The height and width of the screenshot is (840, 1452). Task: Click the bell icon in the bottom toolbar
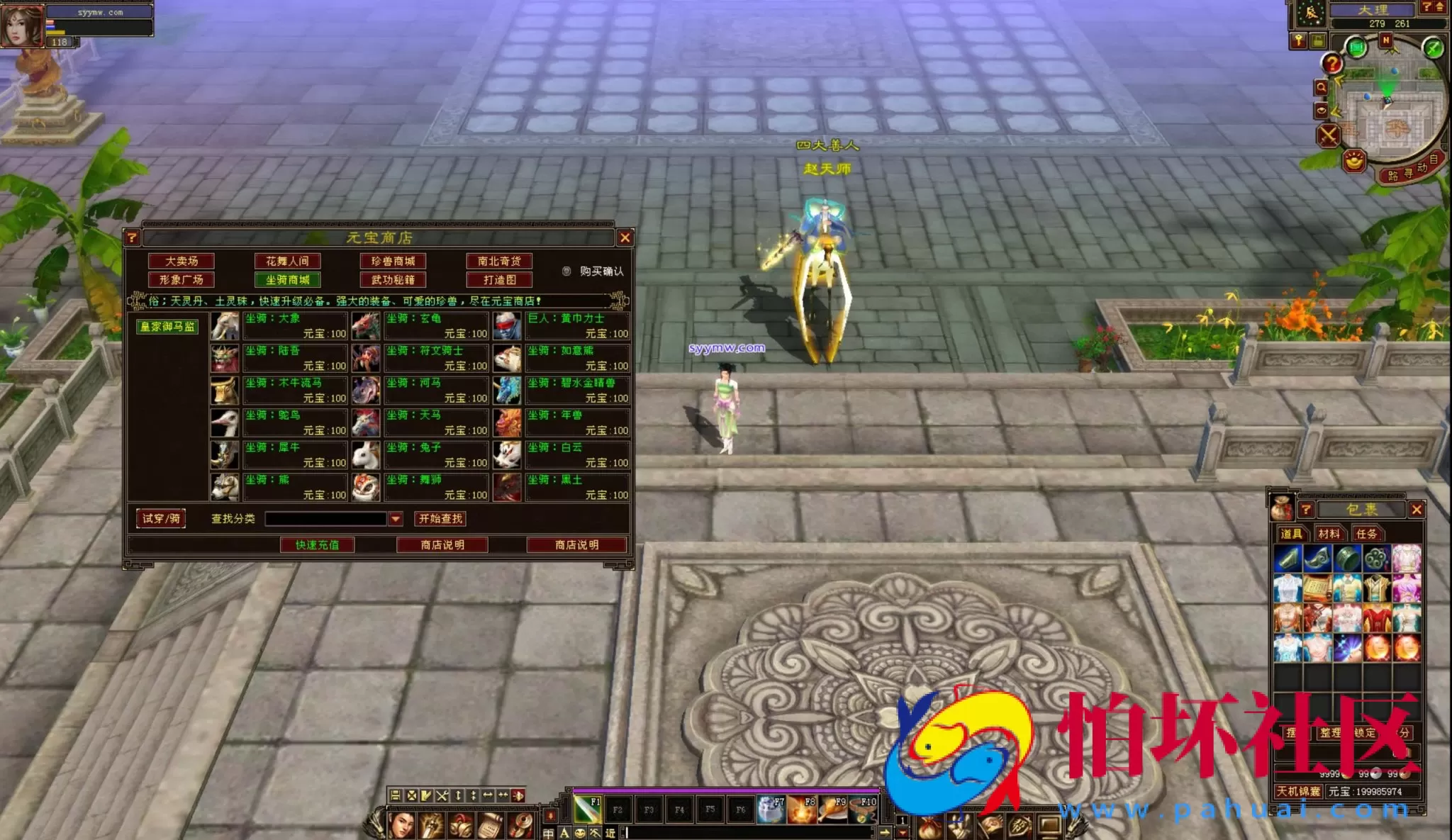click(461, 824)
